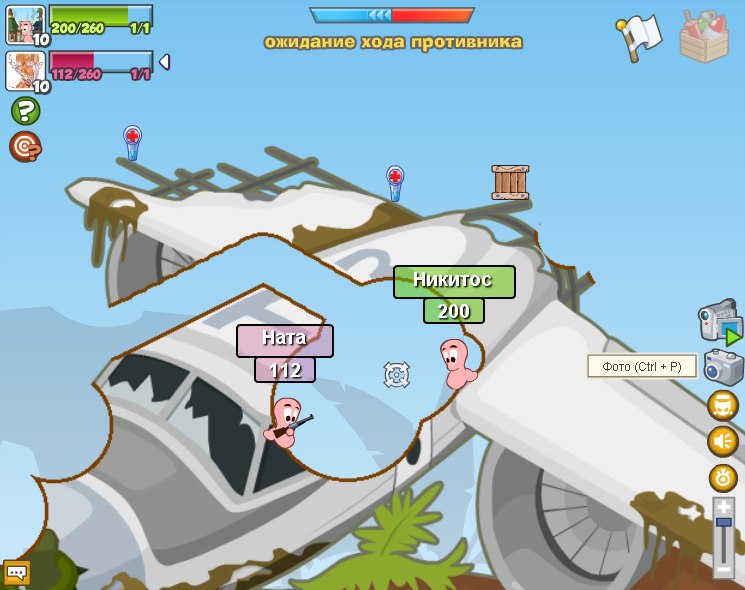Click the orange character face button
This screenshot has height=590, width=745.
pos(722,405)
